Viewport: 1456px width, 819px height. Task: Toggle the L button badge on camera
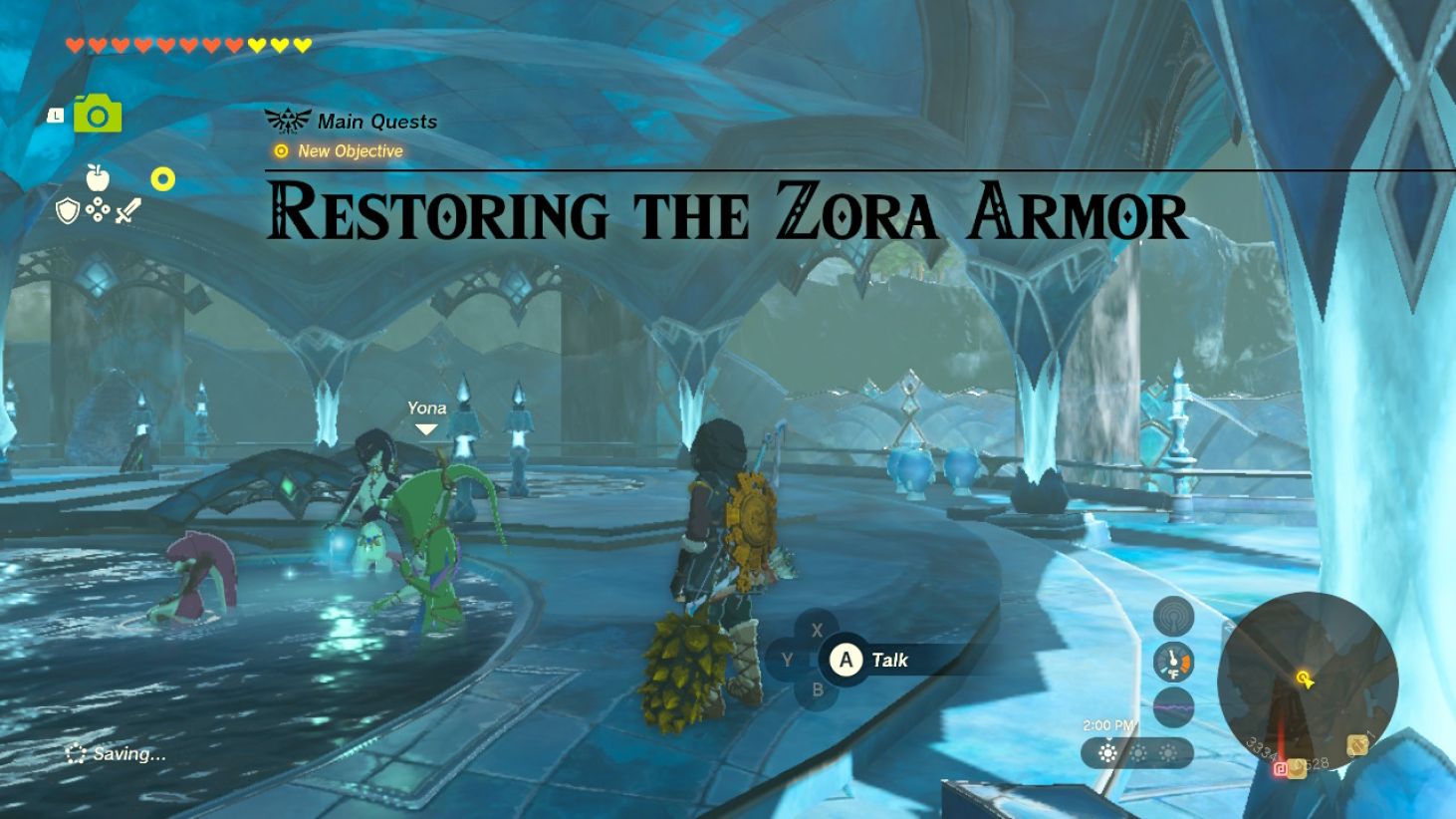[57, 117]
